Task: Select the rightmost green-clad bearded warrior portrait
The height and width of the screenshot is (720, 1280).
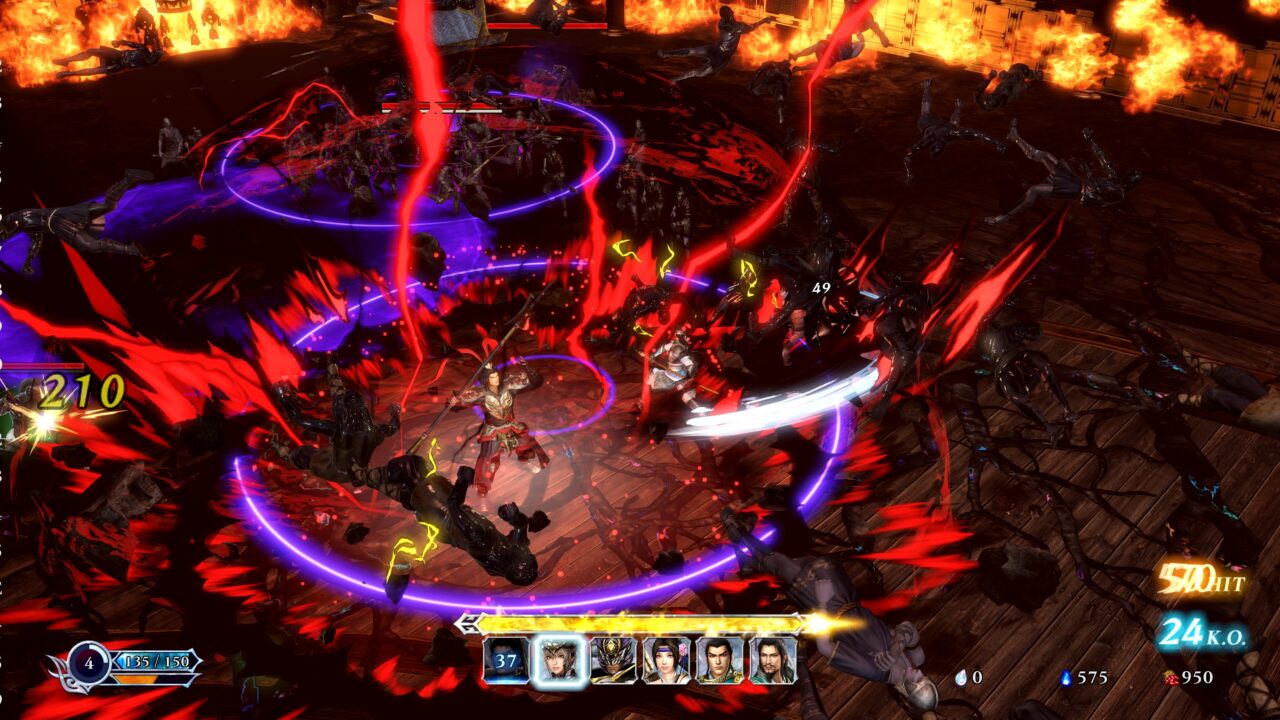Action: pyautogui.click(x=771, y=662)
